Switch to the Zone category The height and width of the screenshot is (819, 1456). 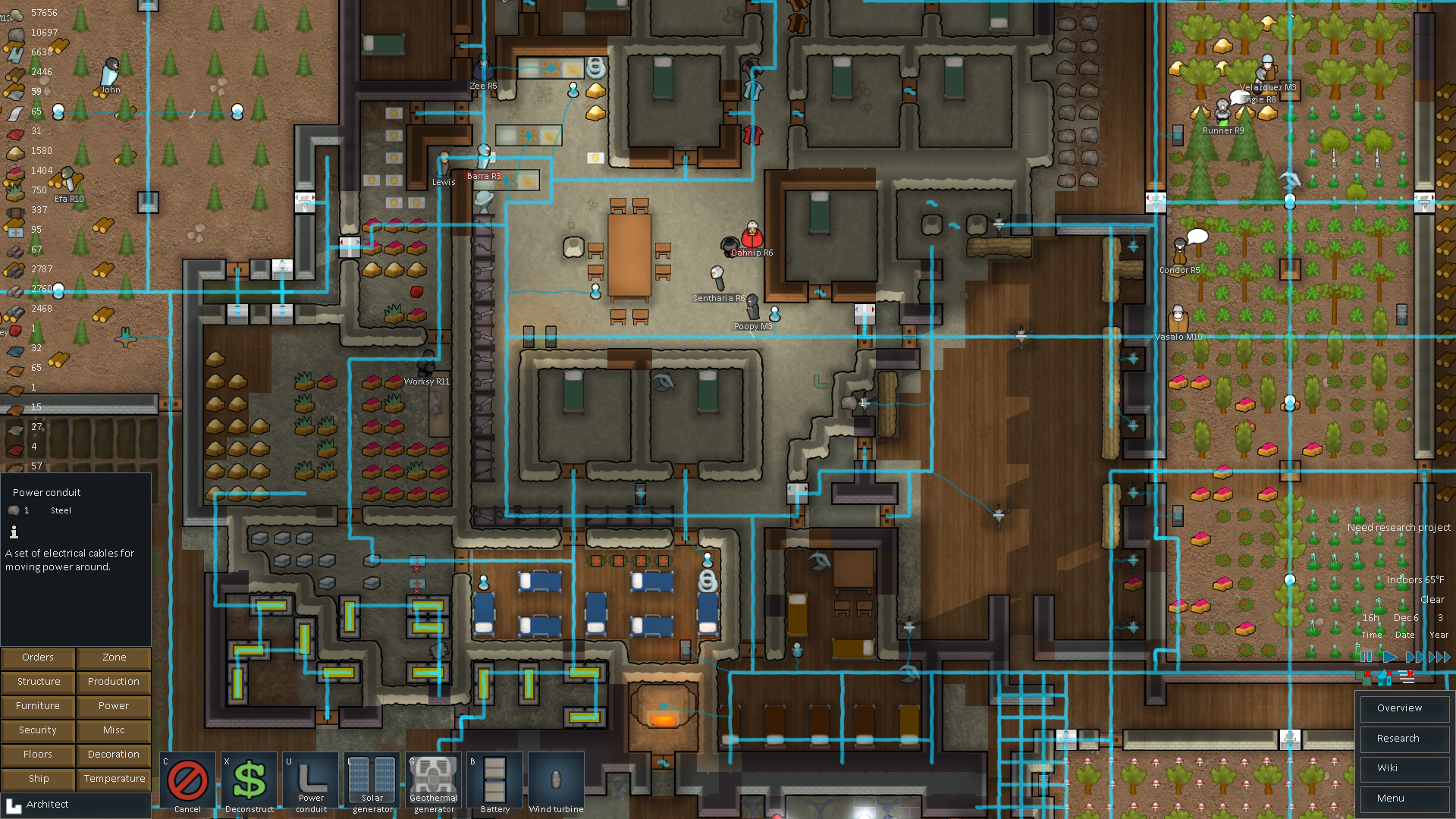[x=114, y=657]
